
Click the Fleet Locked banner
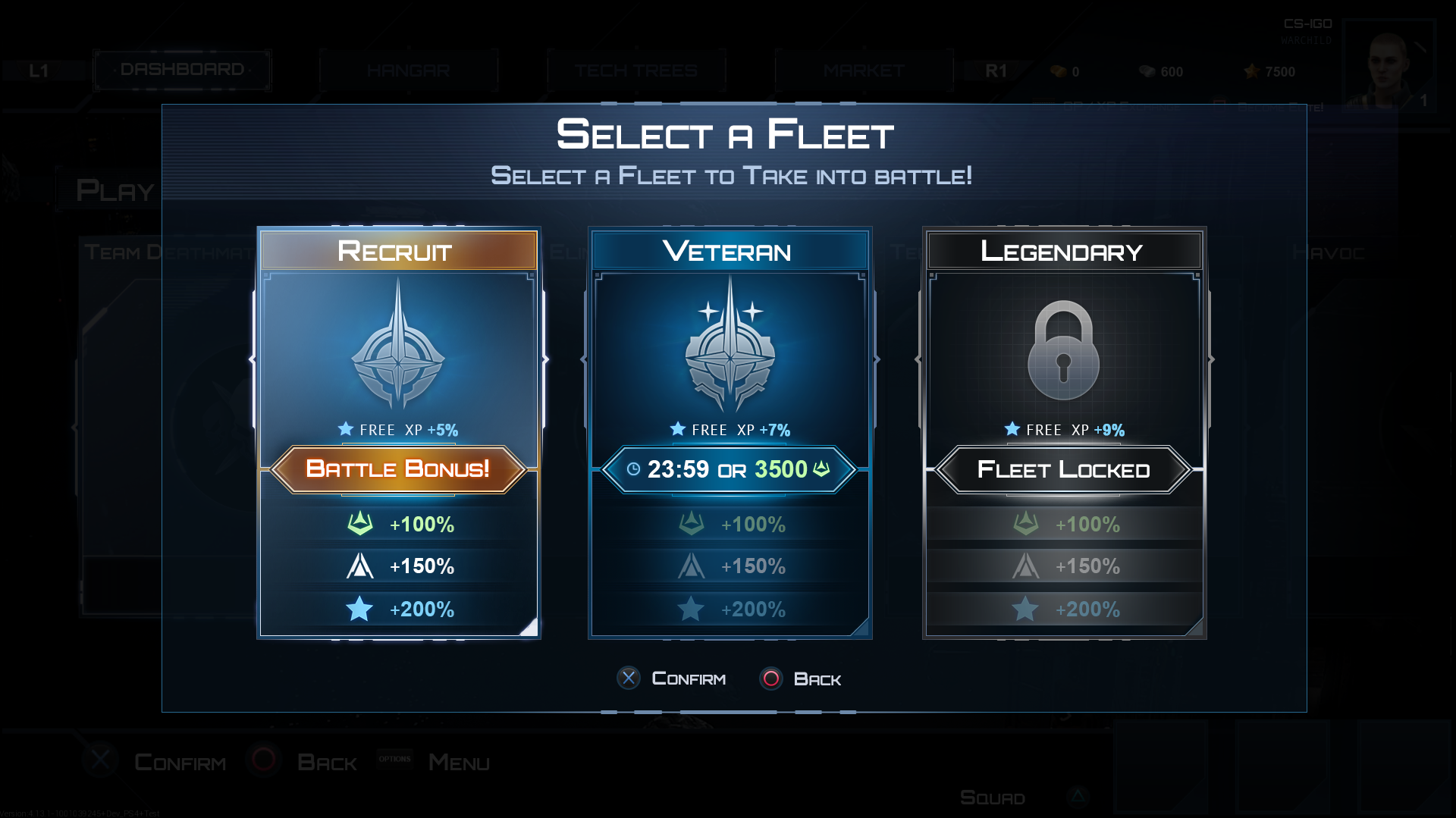pyautogui.click(x=1063, y=469)
